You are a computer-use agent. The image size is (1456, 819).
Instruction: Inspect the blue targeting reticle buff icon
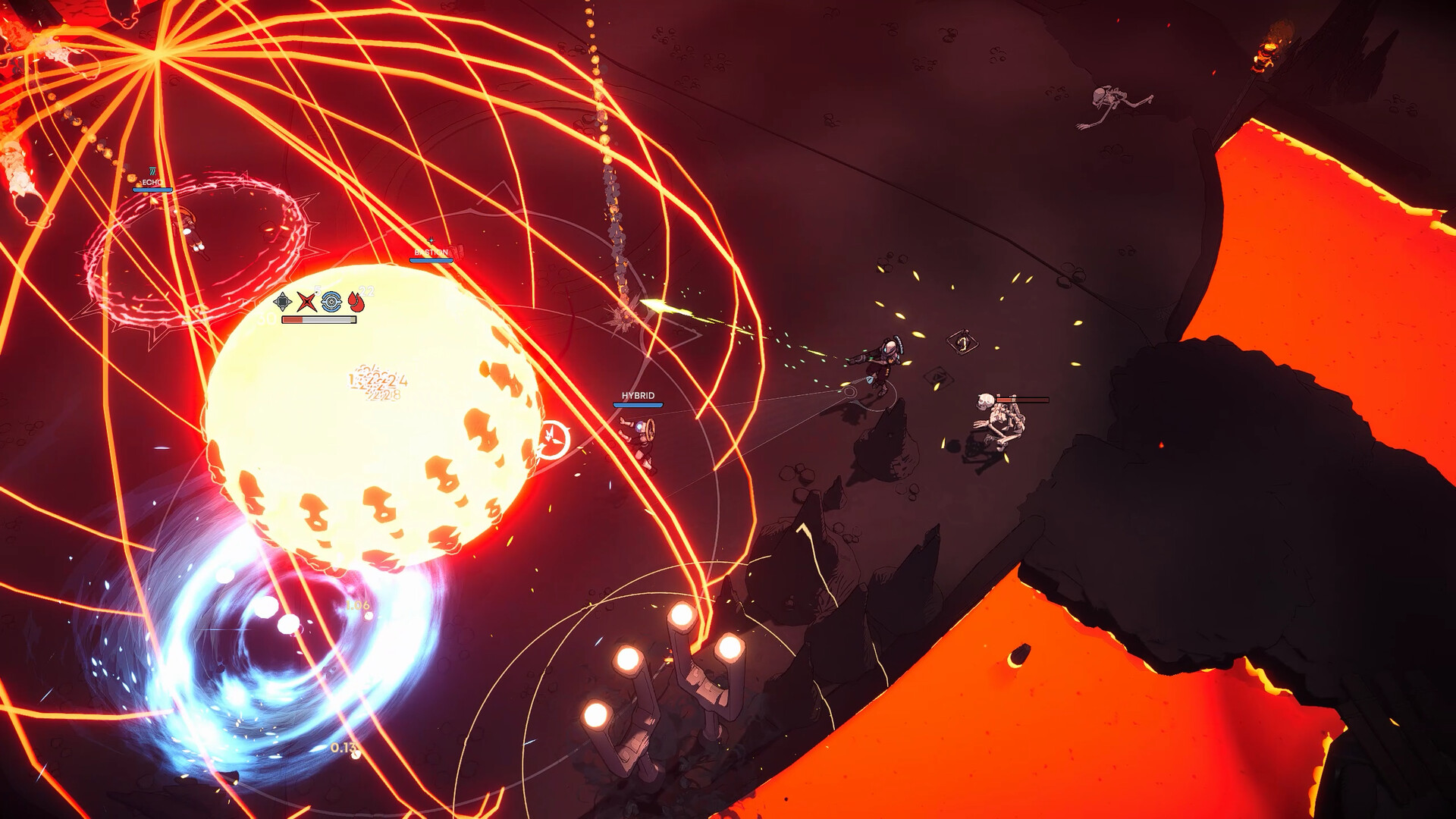pyautogui.click(x=331, y=303)
